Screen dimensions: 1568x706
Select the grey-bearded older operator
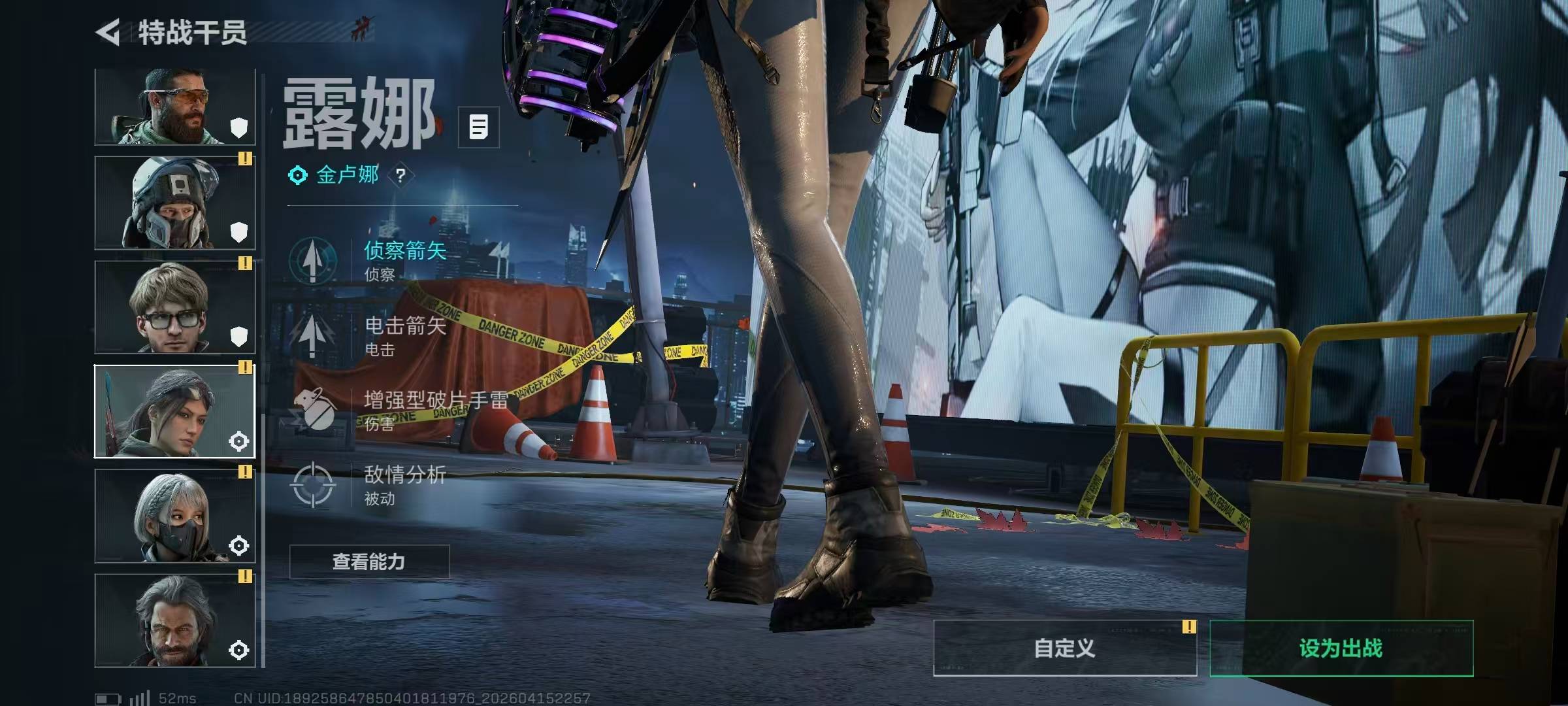tap(175, 621)
